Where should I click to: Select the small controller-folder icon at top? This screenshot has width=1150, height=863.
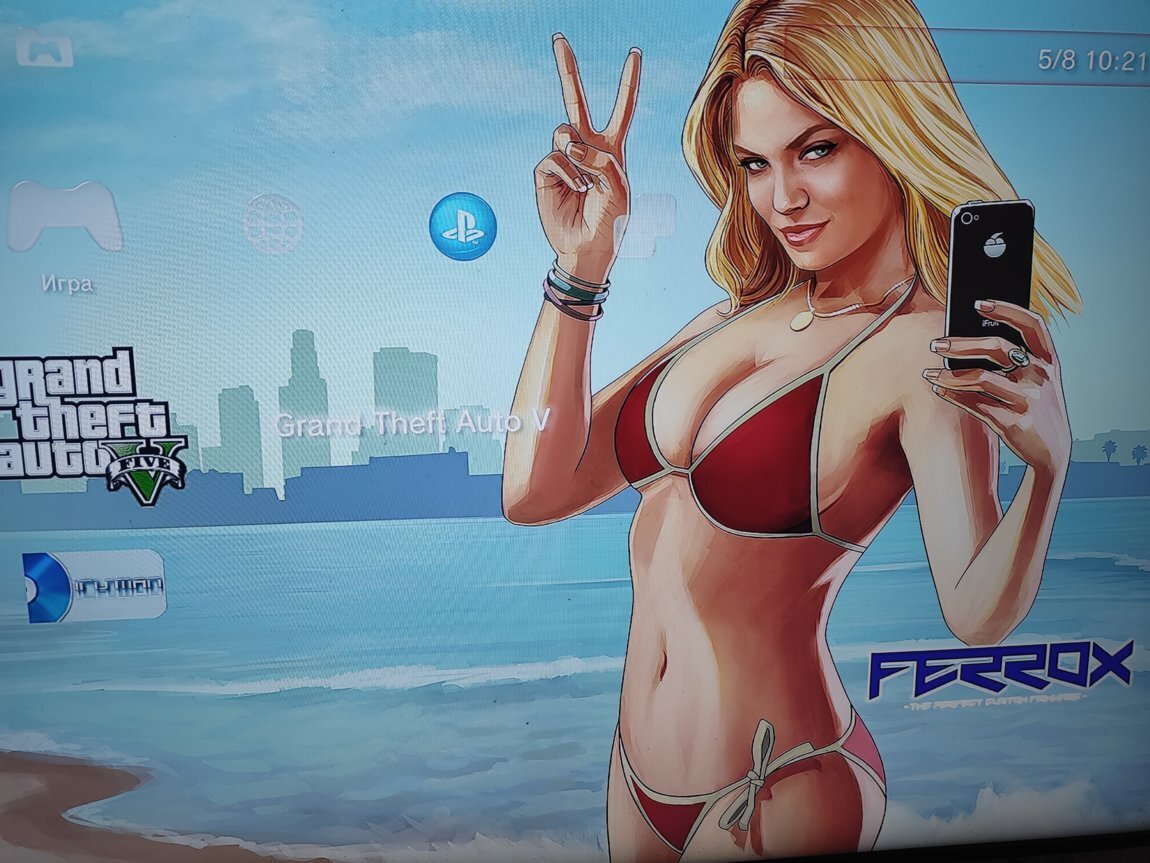(x=45, y=47)
